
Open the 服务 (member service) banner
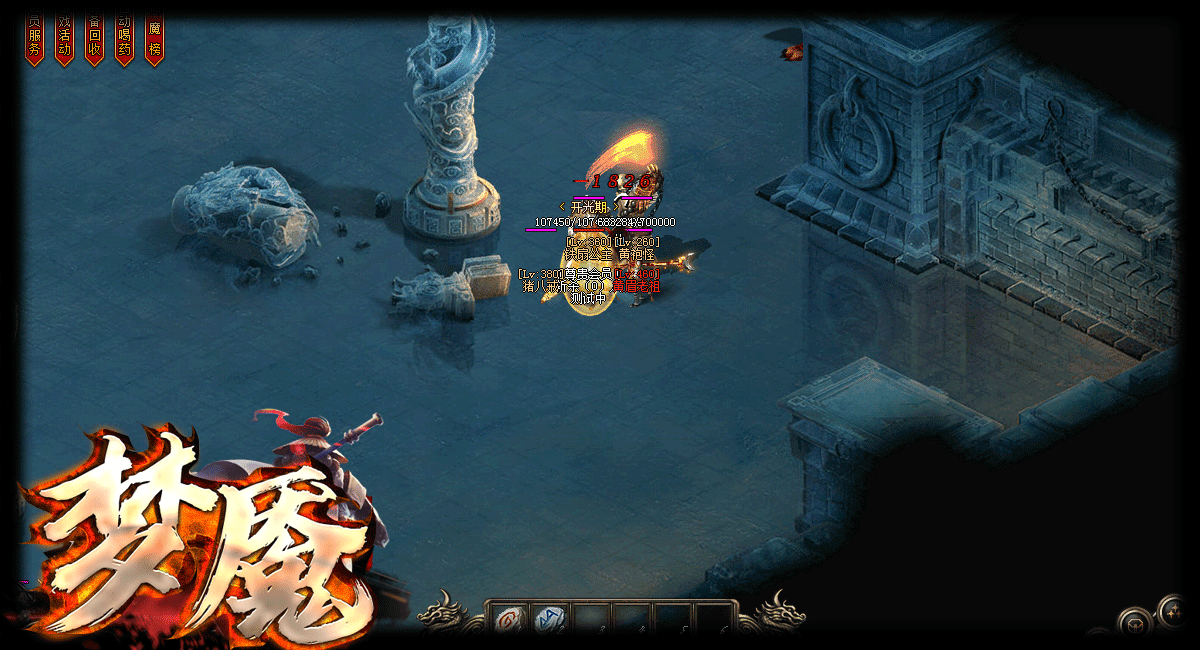(x=35, y=40)
